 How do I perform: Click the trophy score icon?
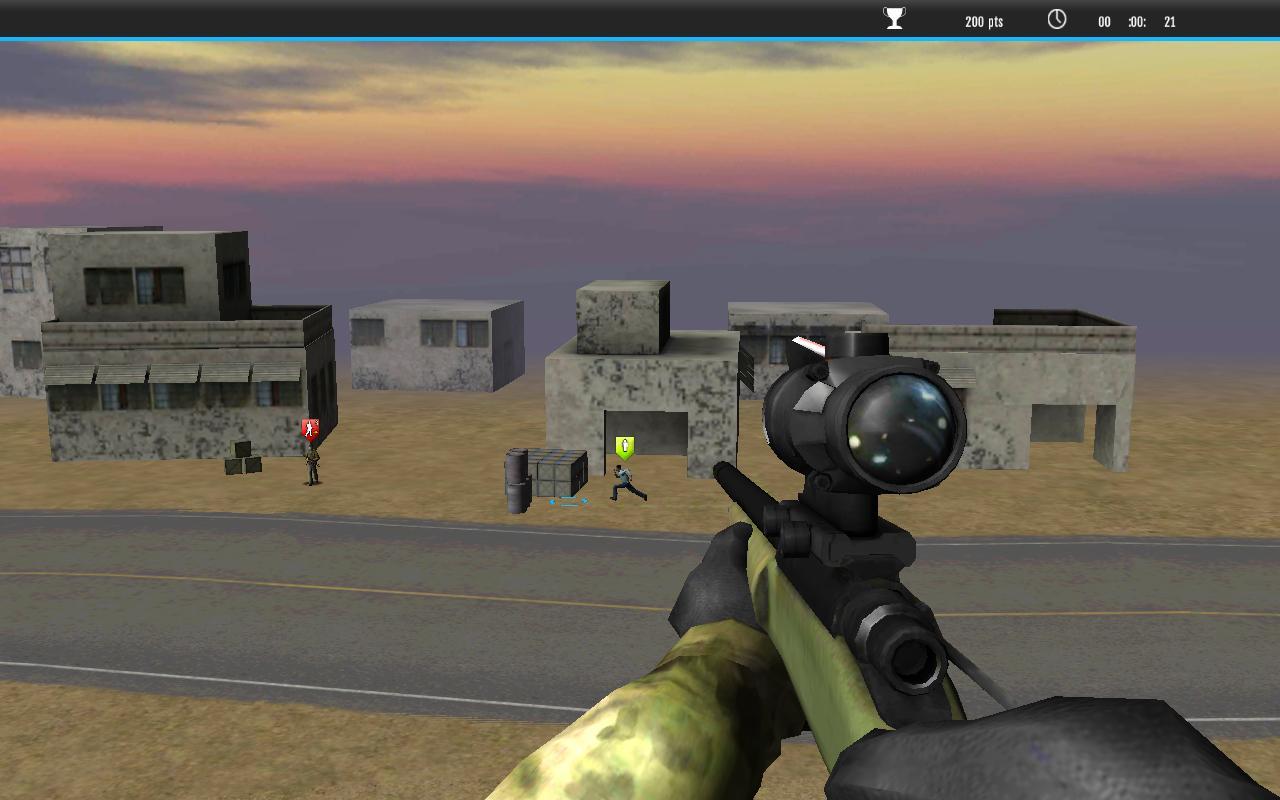(x=892, y=17)
